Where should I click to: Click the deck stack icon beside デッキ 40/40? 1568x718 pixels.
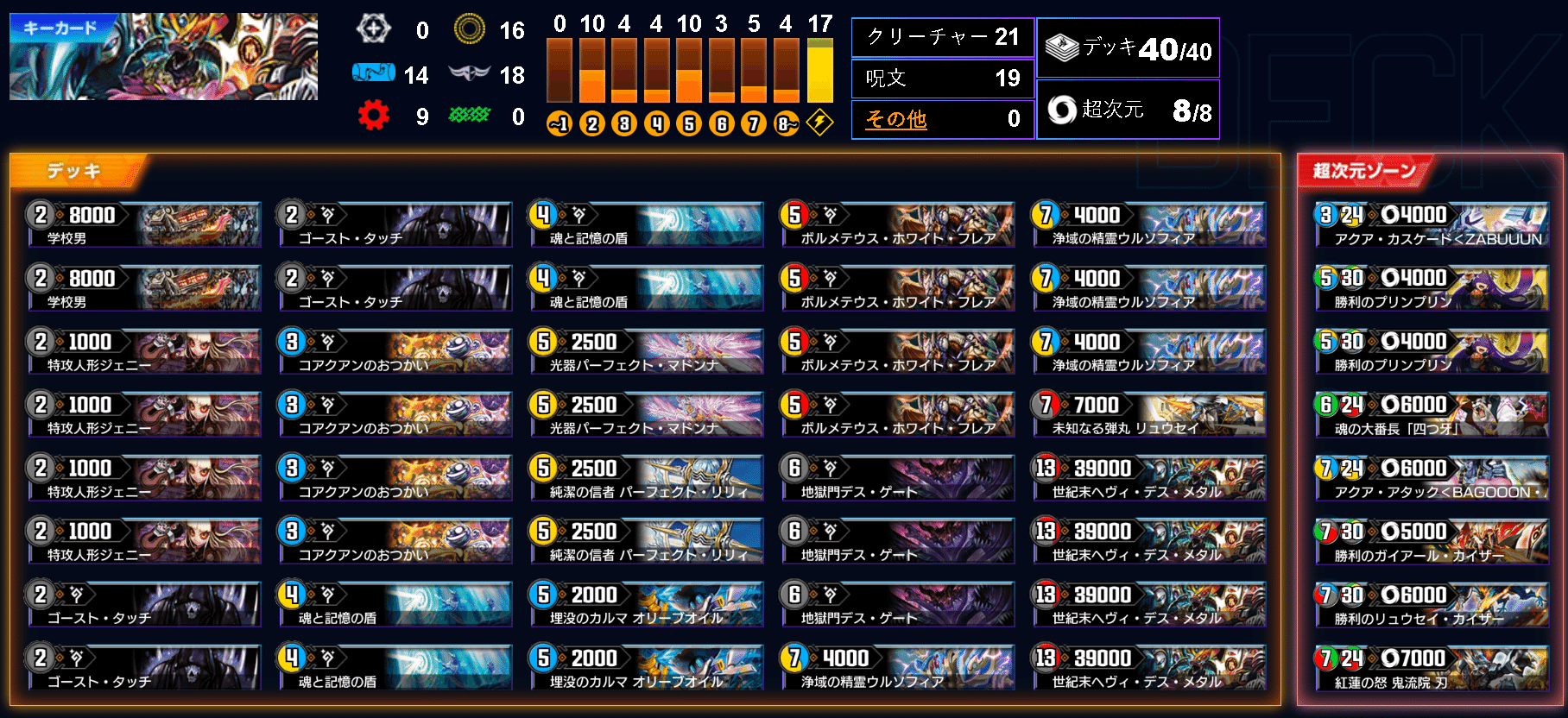click(x=1062, y=49)
